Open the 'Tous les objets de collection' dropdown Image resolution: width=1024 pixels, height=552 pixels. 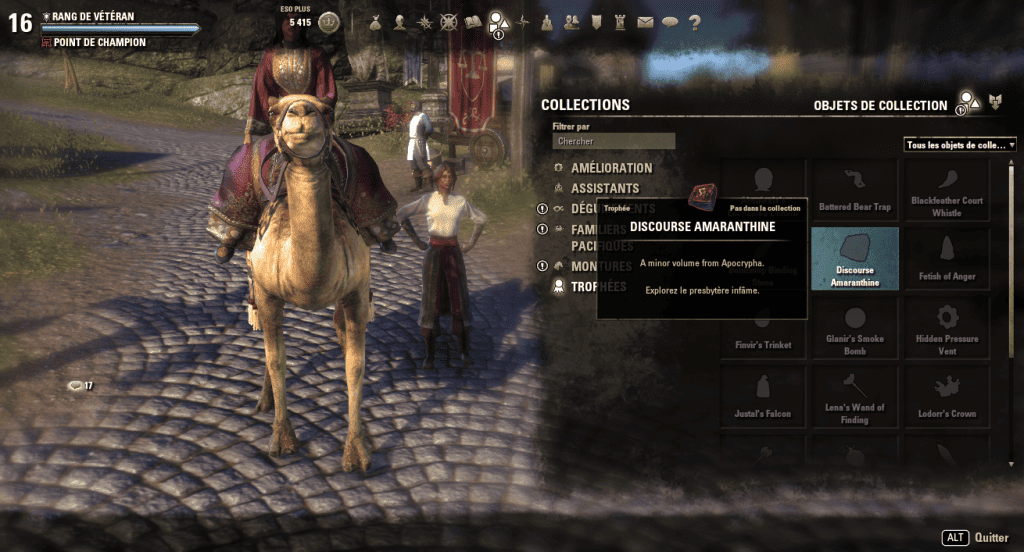pyautogui.click(x=960, y=145)
